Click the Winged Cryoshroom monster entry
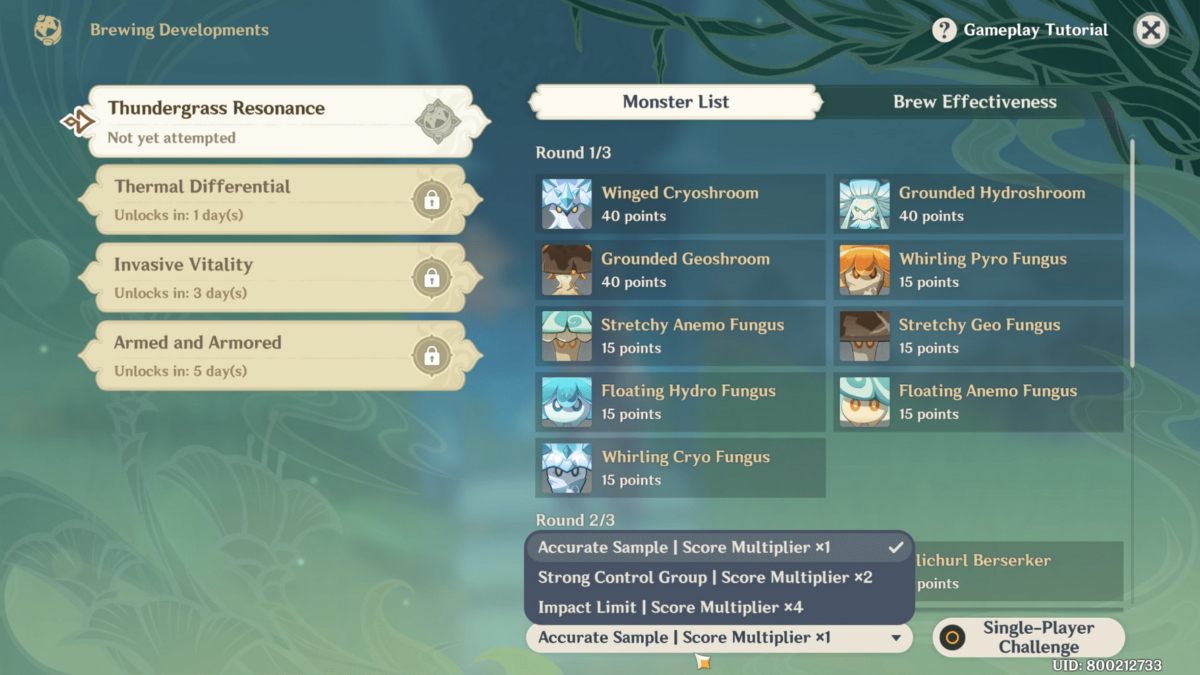The height and width of the screenshot is (675, 1200). [680, 204]
